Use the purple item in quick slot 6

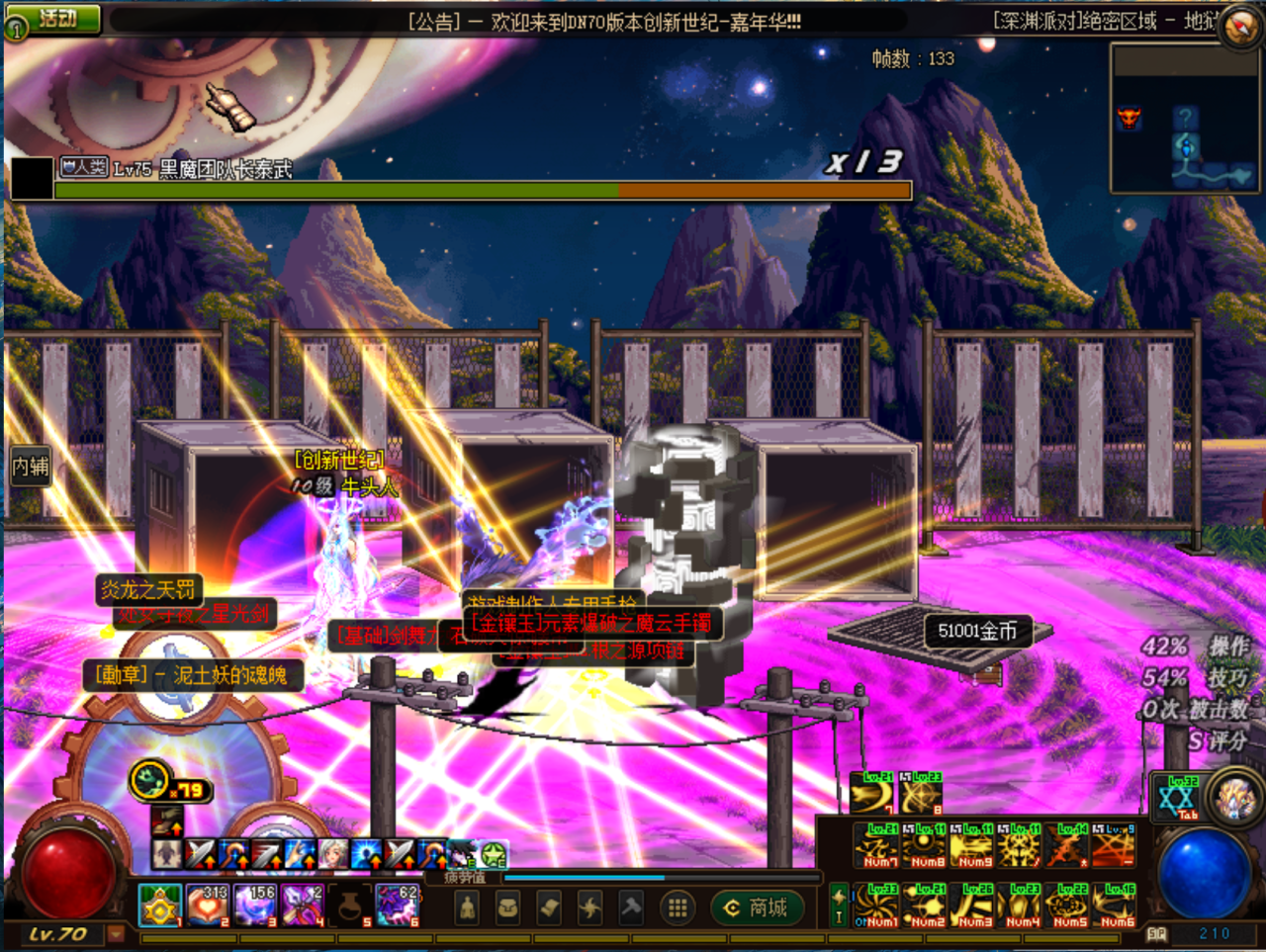398,906
